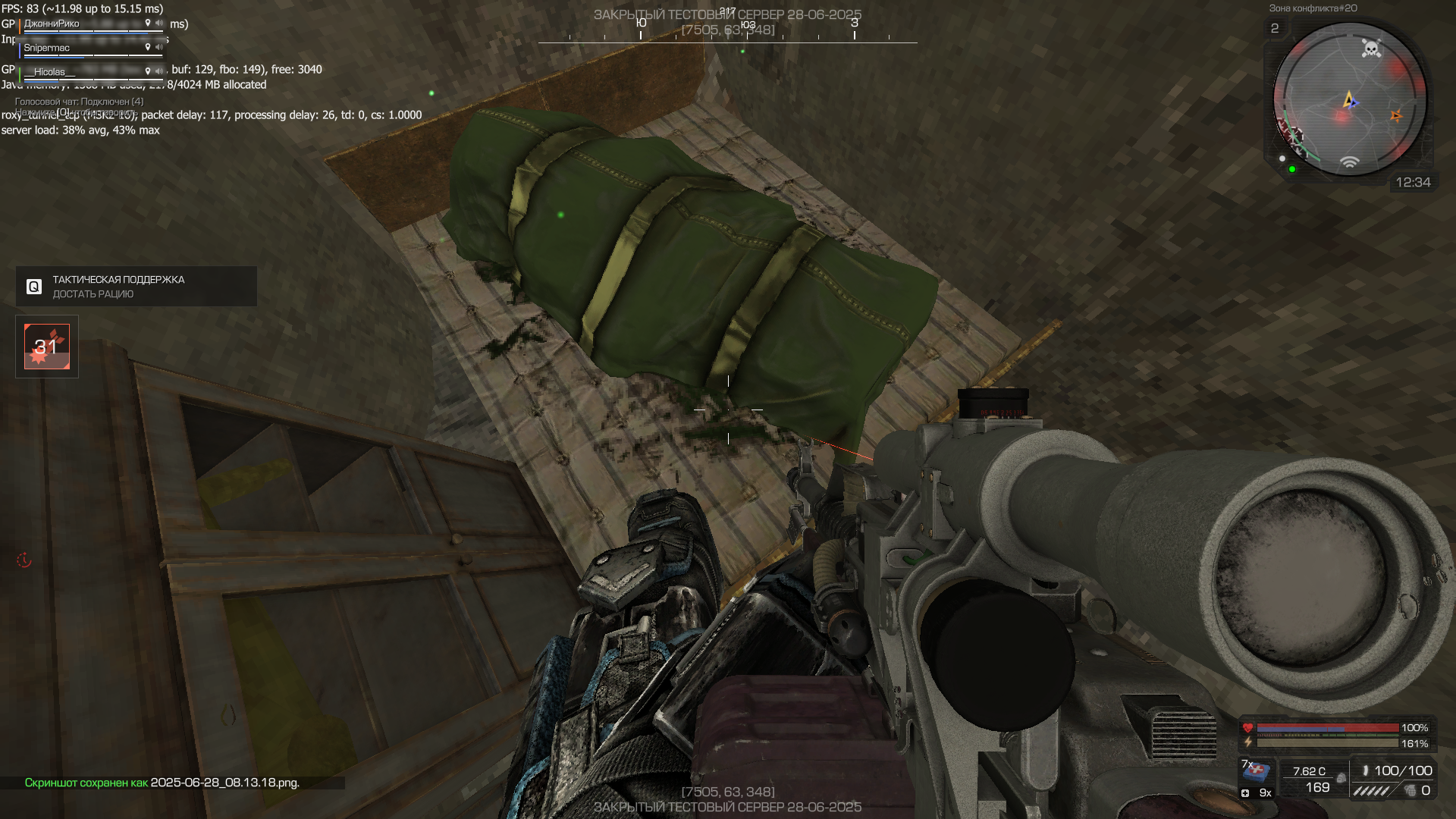Select squad member __Hicolas__ in the team list
This screenshot has height=819, width=1456.
(x=49, y=72)
